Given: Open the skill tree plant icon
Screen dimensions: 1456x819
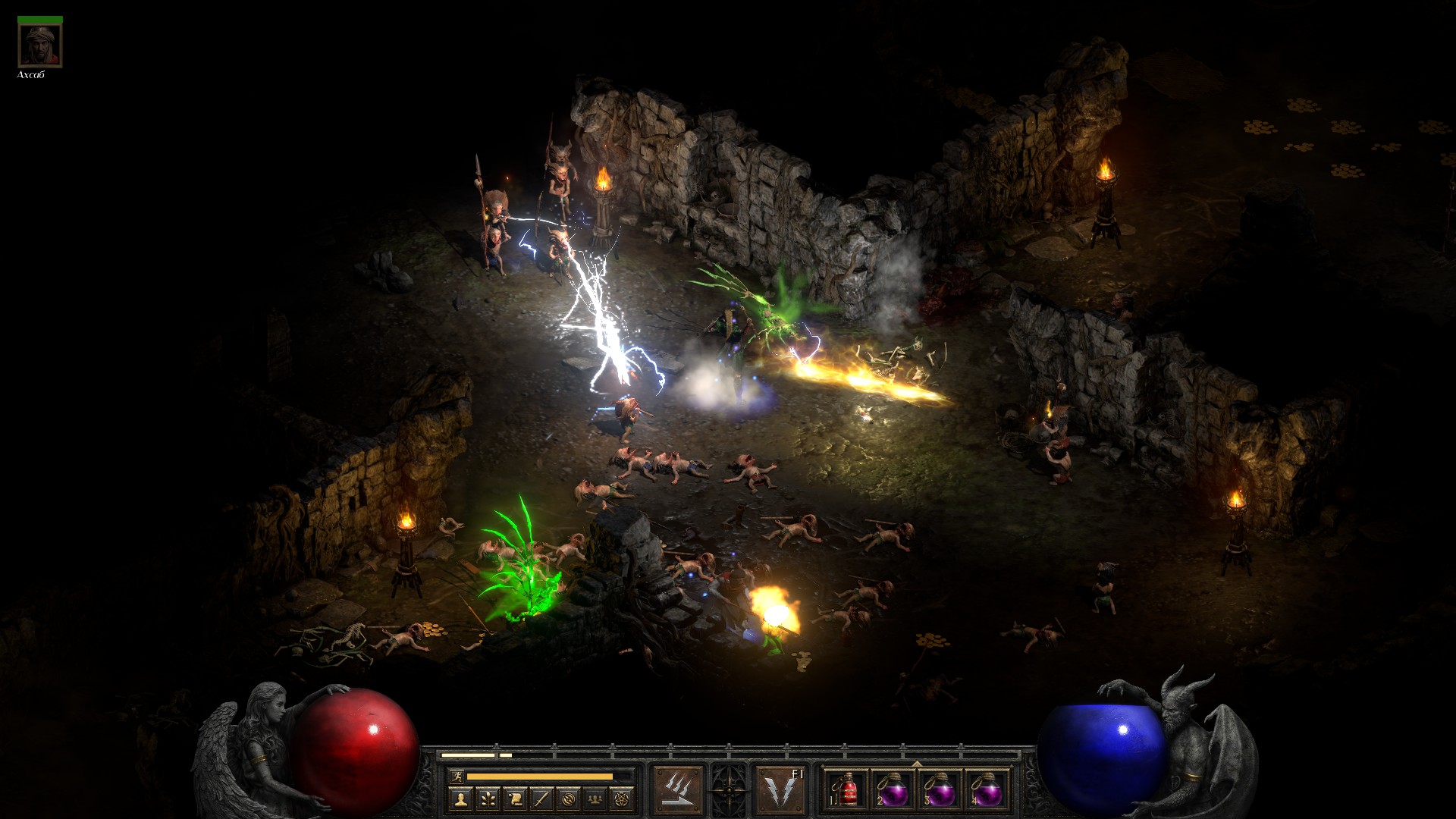Looking at the screenshot, I should point(488,799).
